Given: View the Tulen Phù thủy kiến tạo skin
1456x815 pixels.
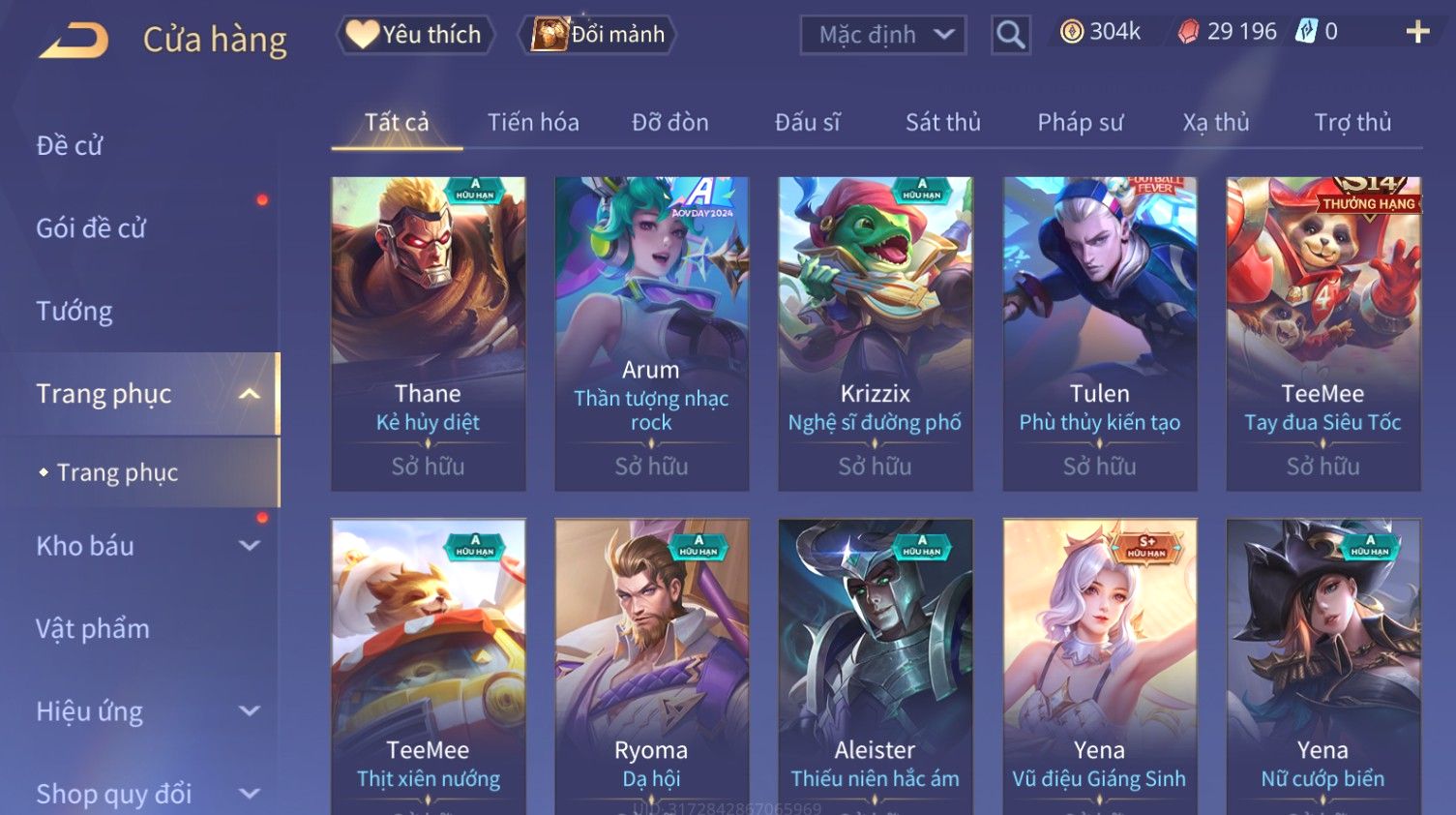Looking at the screenshot, I should click(x=1099, y=333).
